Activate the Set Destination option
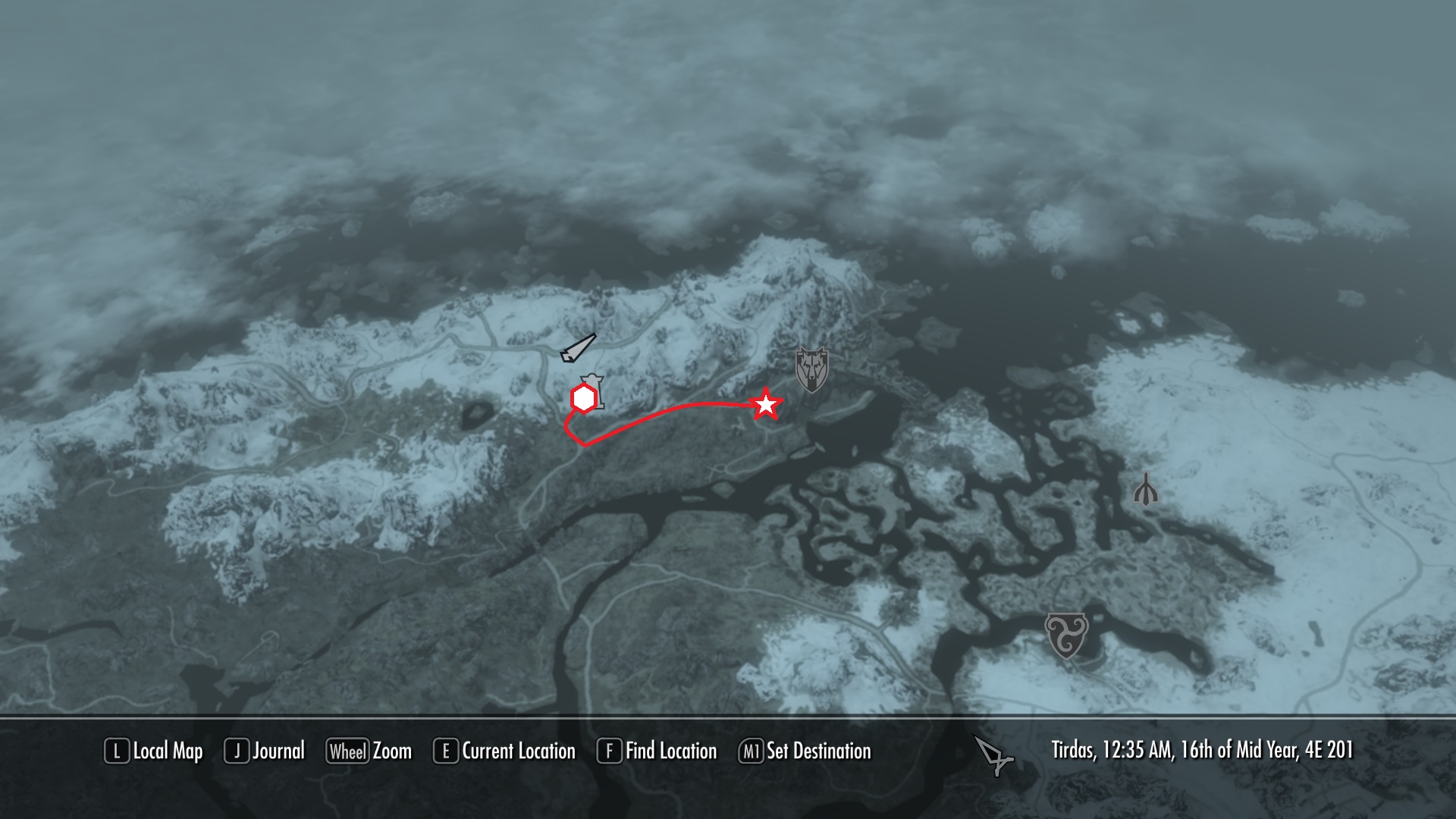Viewport: 1456px width, 819px height. click(x=805, y=752)
